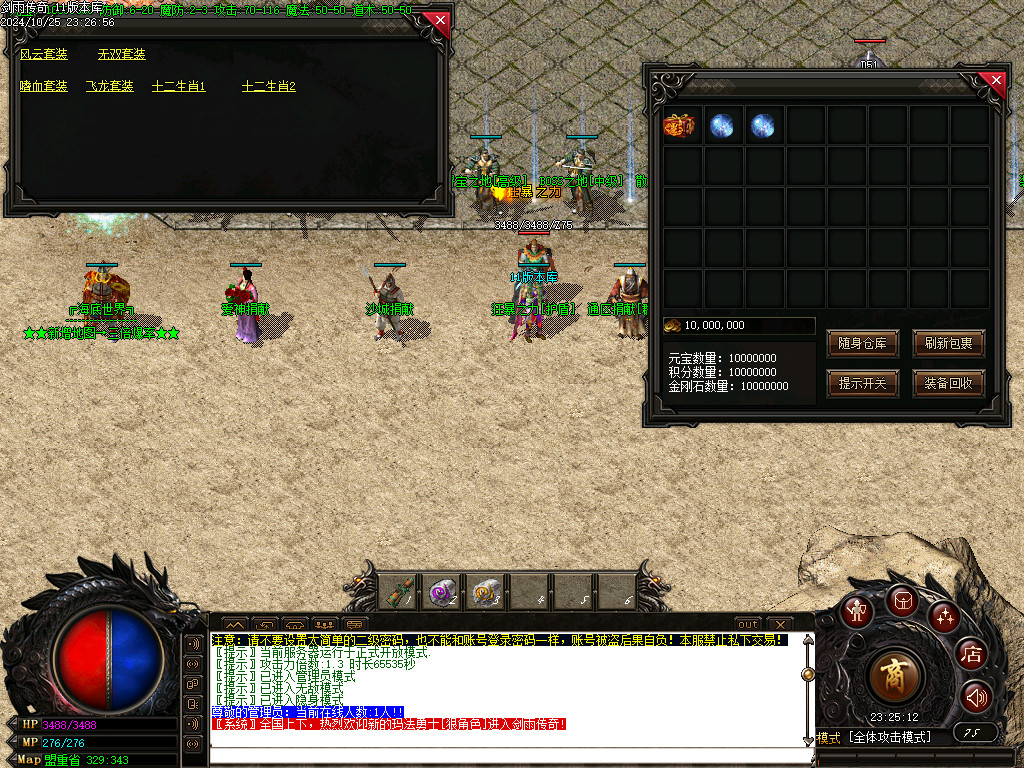Select the 十二生肖1 link
The image size is (1024, 768).
179,87
